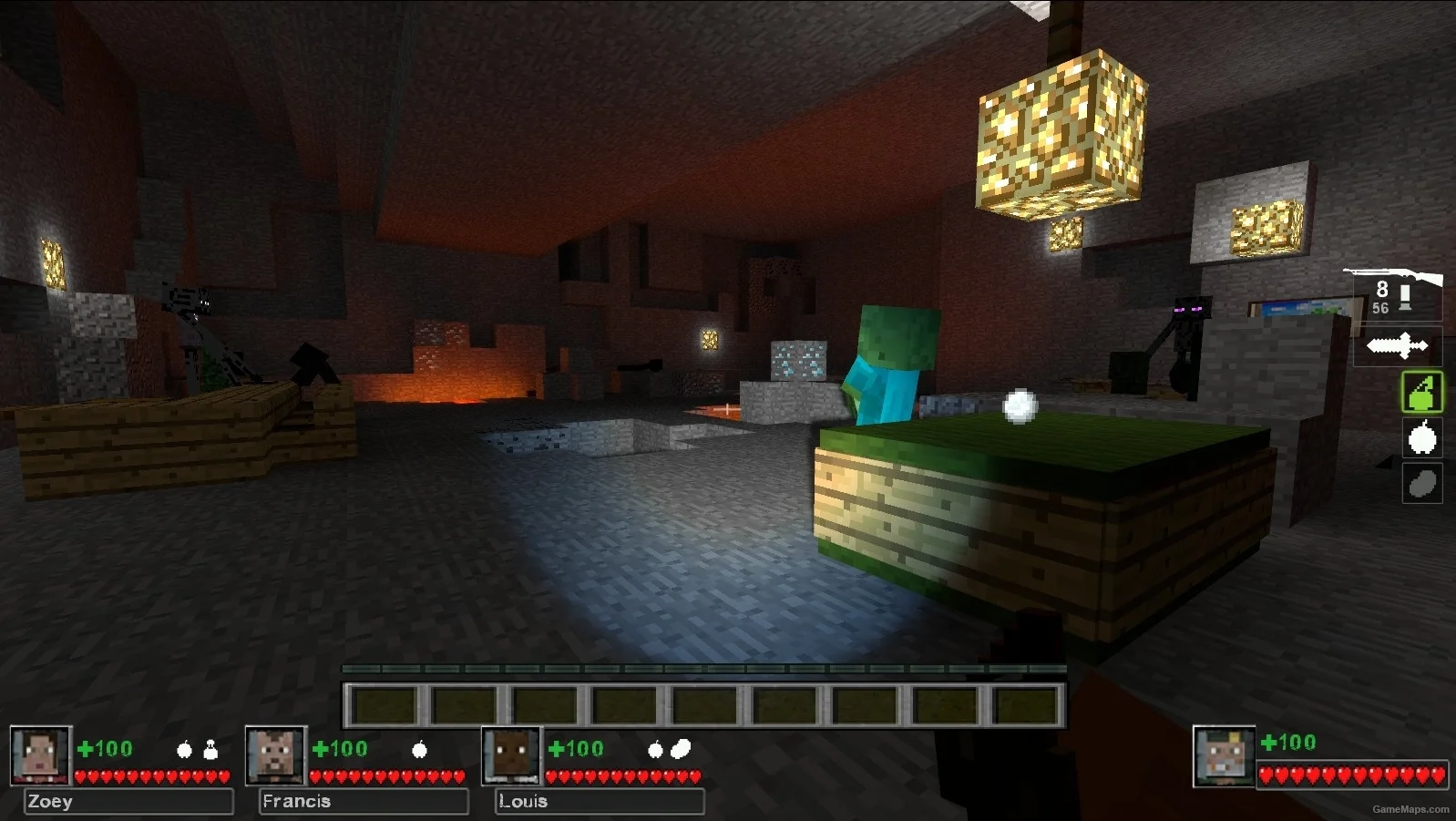
Task: Click Francis's portrait
Action: click(x=276, y=755)
